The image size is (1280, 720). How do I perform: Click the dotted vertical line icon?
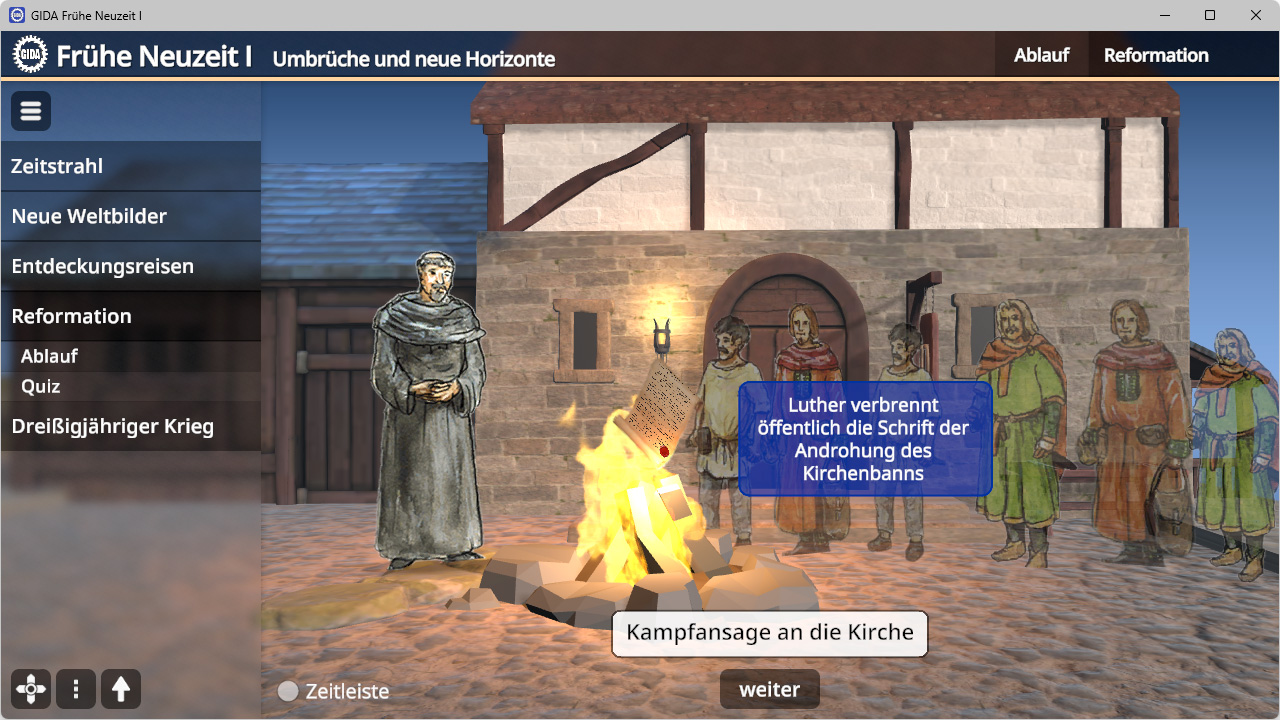point(75,688)
